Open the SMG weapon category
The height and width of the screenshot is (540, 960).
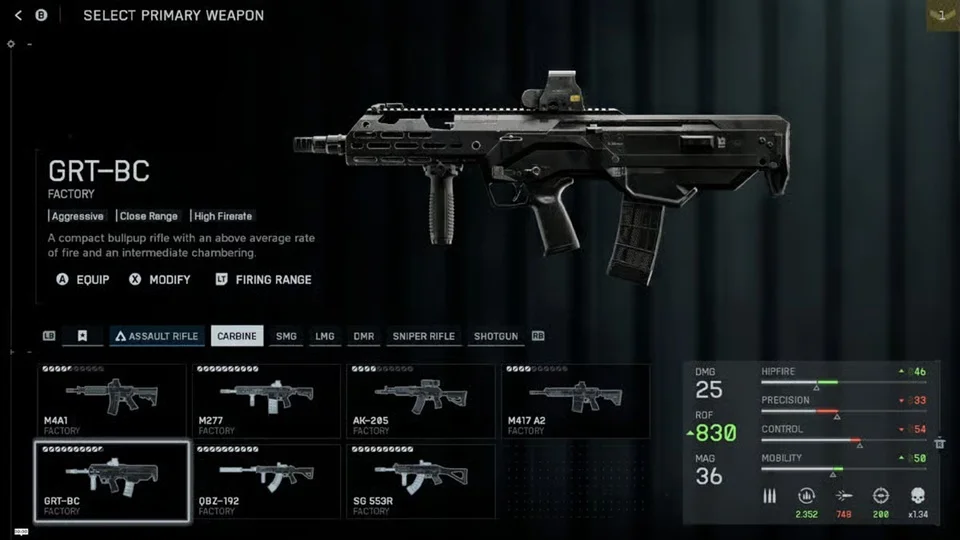click(x=286, y=337)
